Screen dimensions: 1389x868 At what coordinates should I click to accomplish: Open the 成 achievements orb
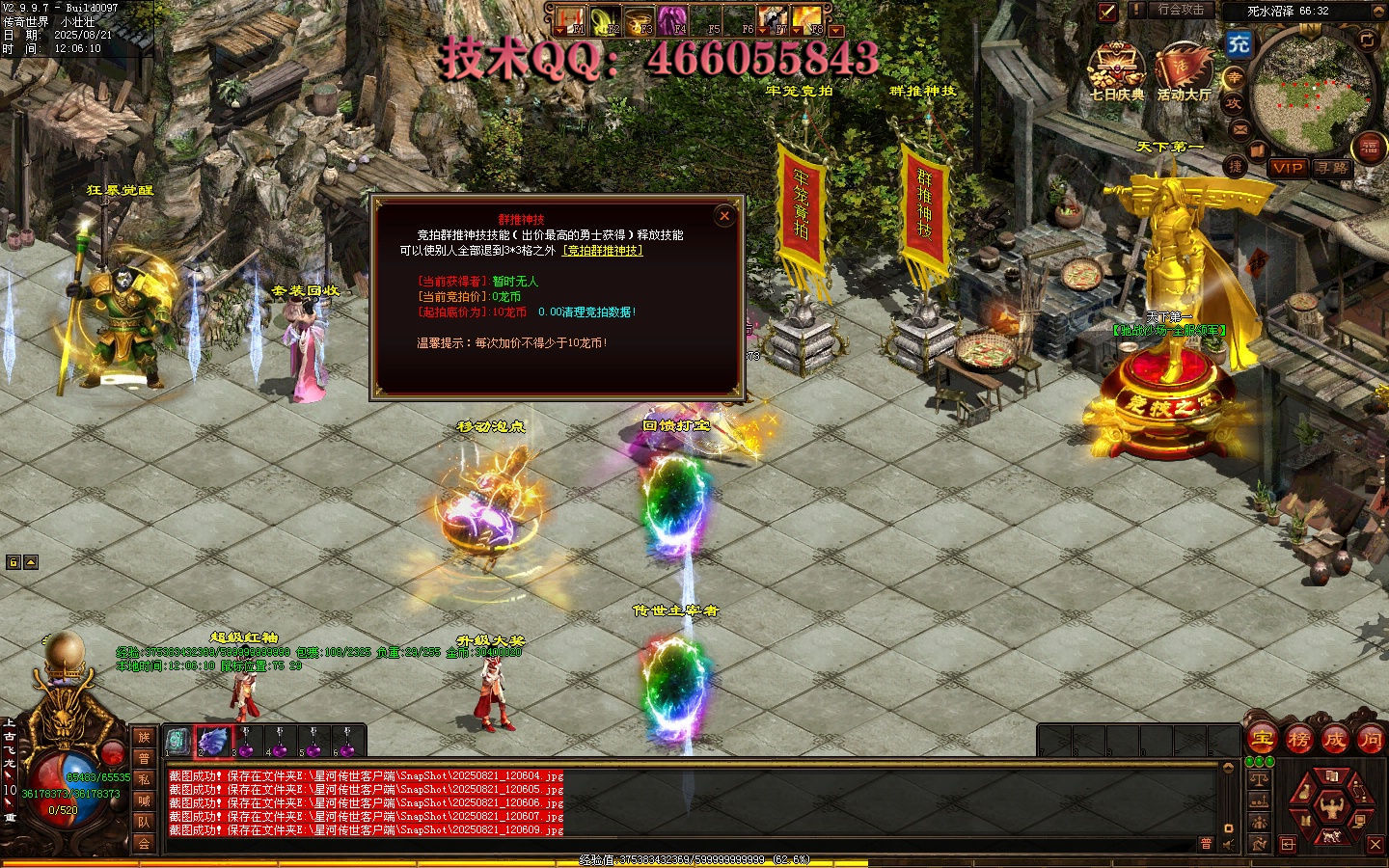1334,740
